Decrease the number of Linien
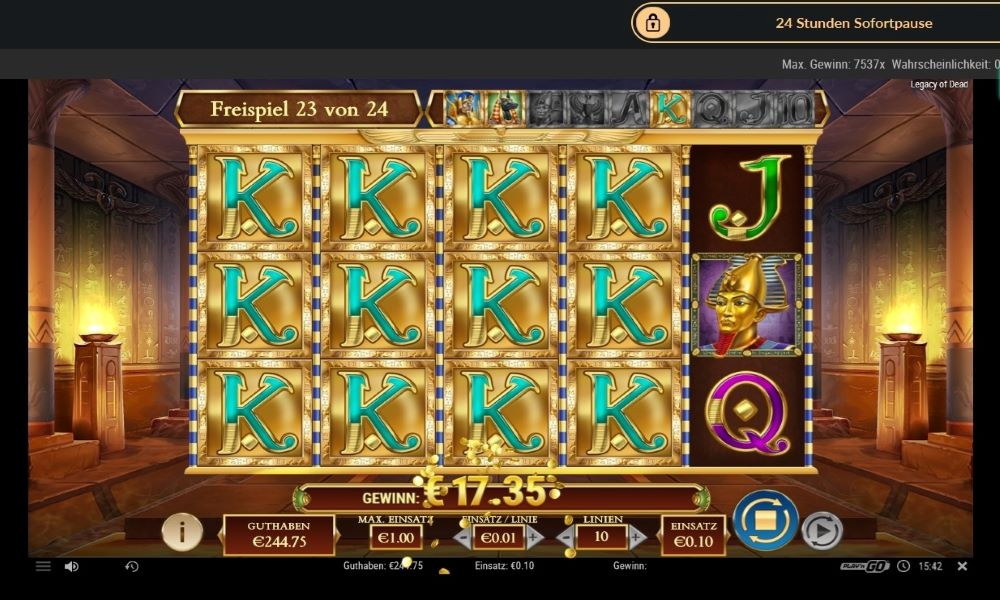 pyautogui.click(x=565, y=537)
